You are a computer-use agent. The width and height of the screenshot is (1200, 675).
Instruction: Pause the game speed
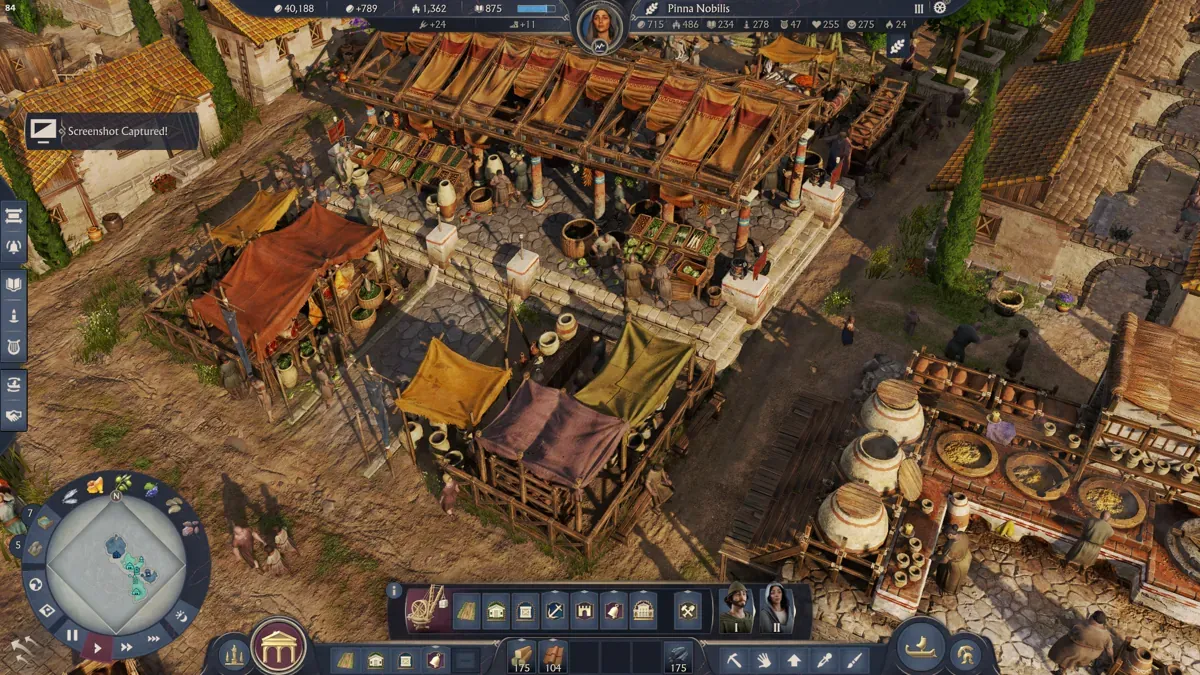(72, 634)
